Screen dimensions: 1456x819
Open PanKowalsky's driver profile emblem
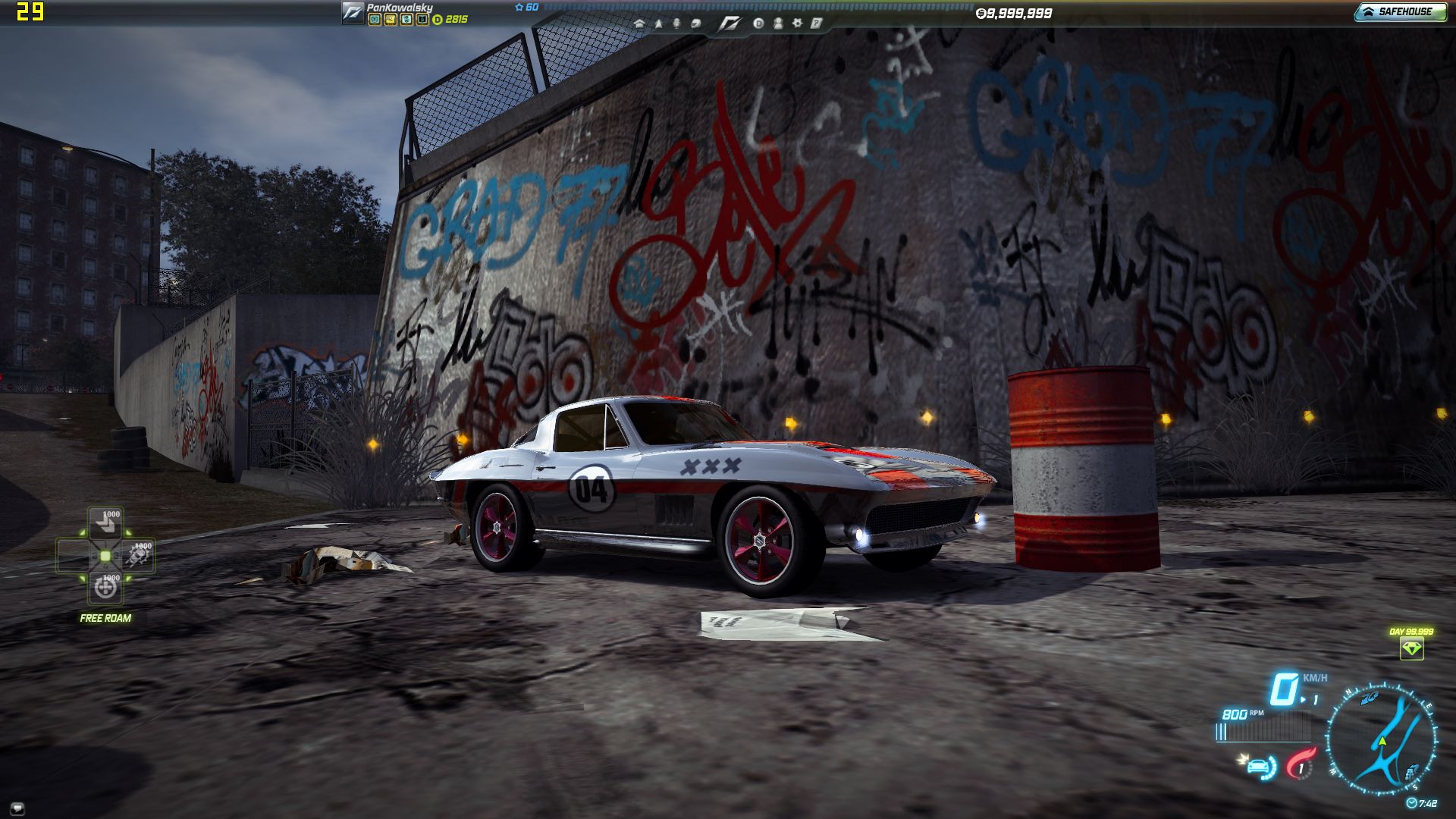click(x=353, y=13)
